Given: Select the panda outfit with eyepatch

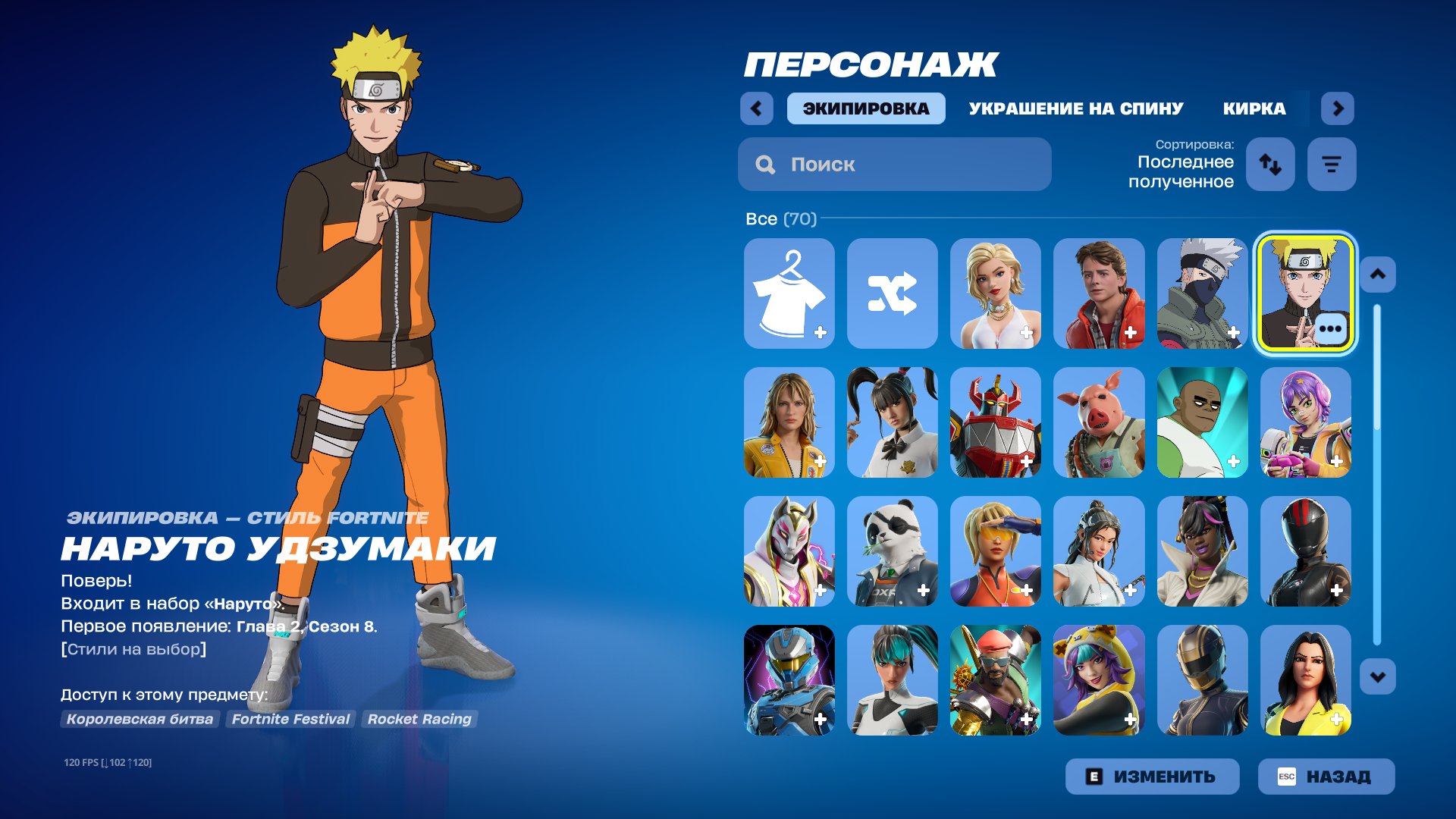Looking at the screenshot, I should (892, 552).
